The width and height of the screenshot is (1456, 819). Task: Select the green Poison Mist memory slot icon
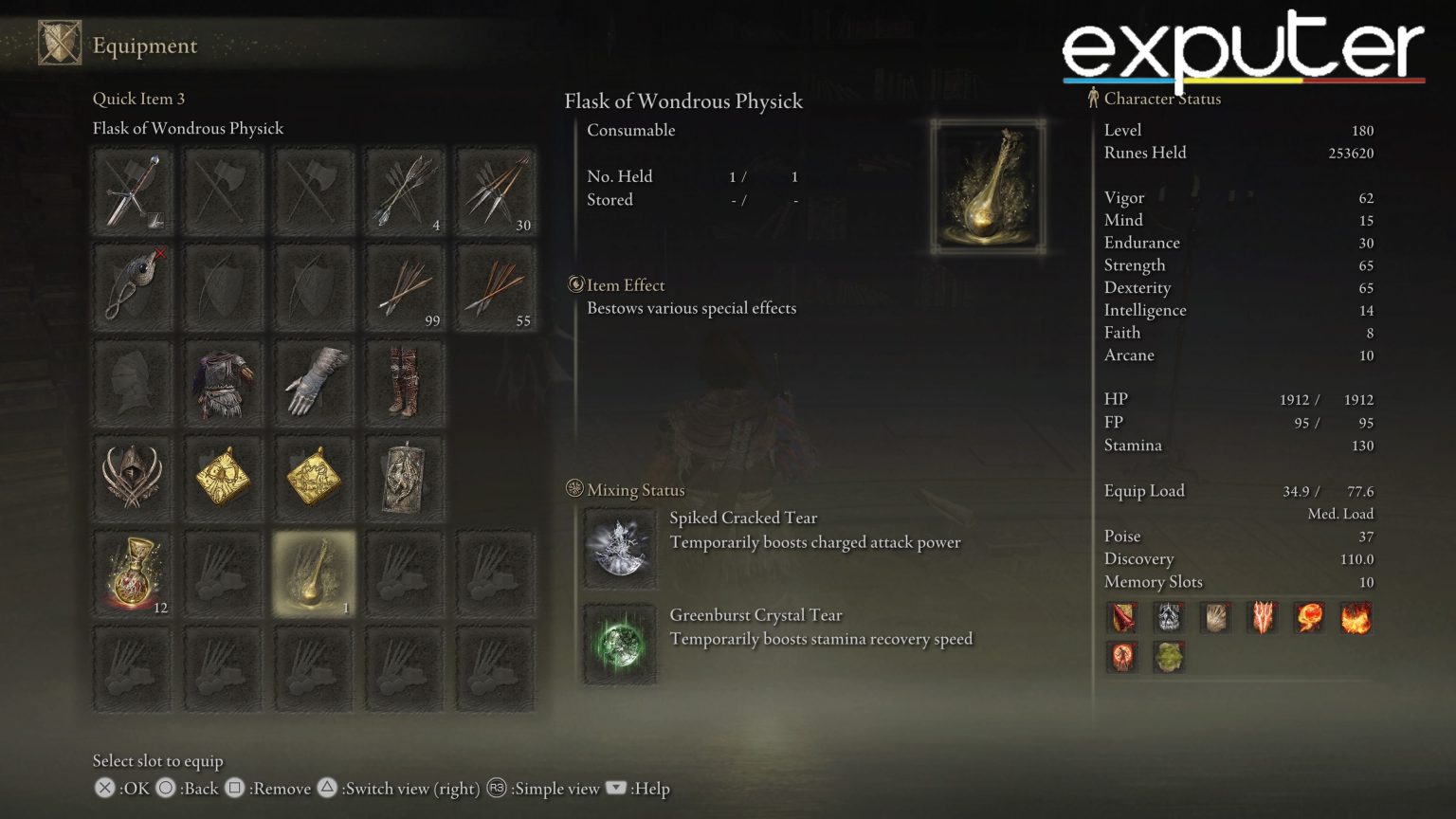coord(1168,657)
